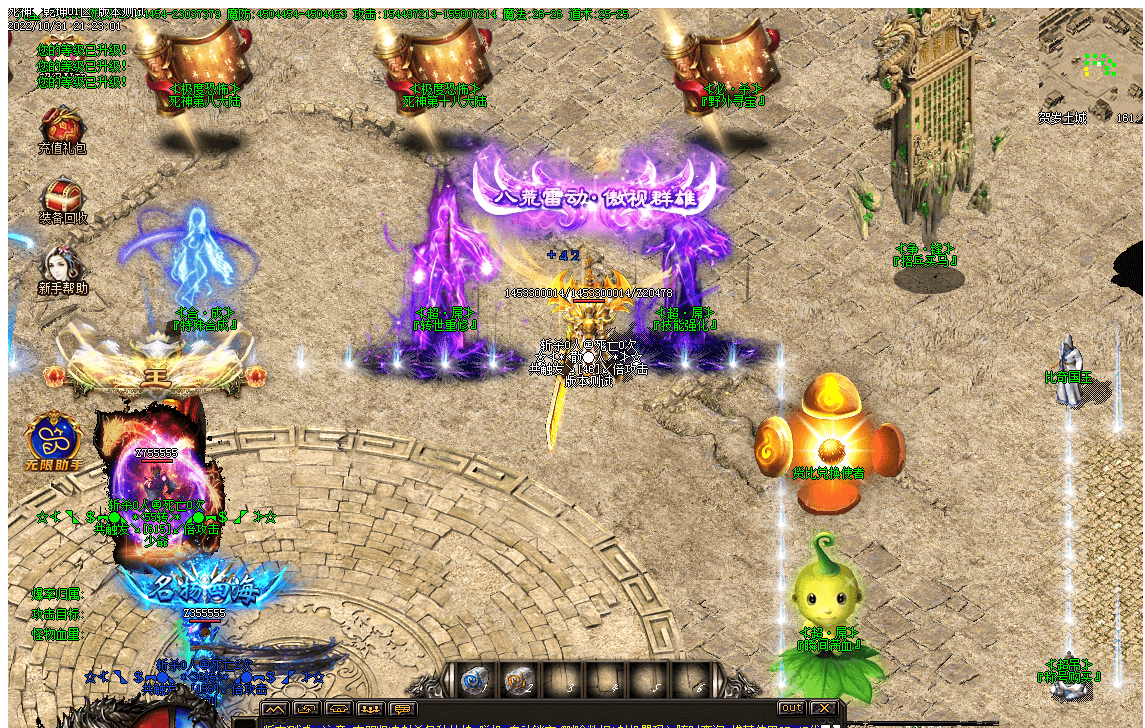The image size is (1145, 728).
Task: Click the golden 王 emblem banner
Action: [157, 372]
